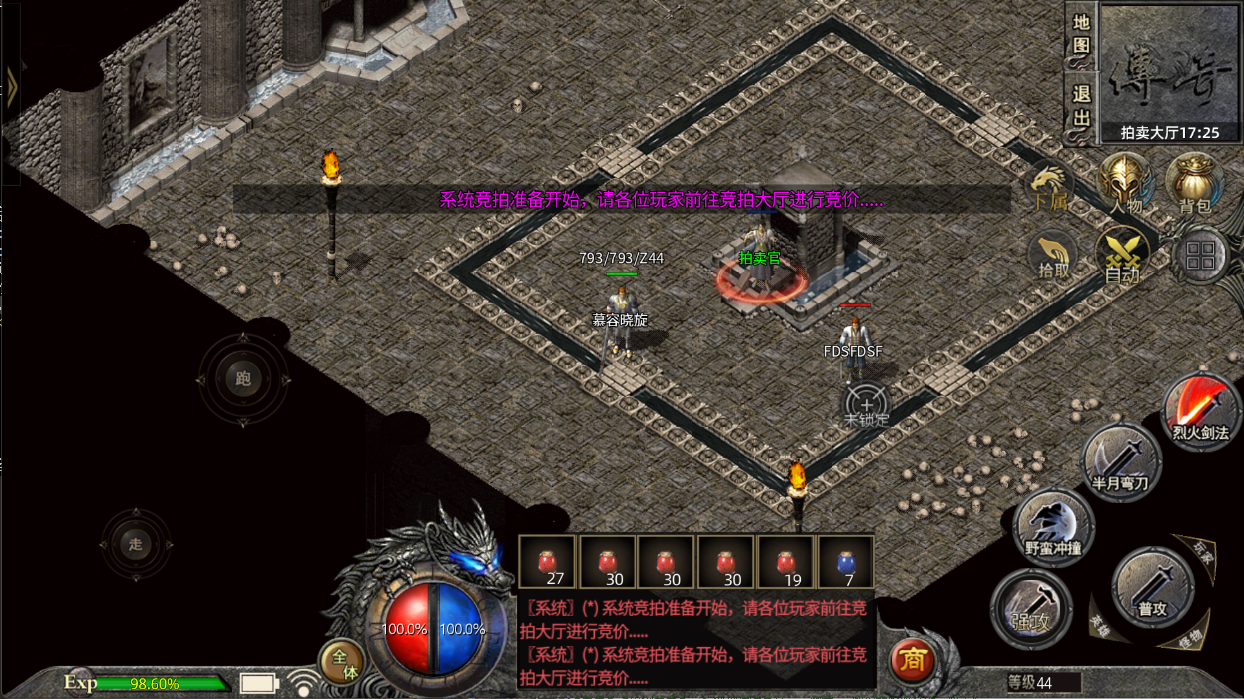
Task: Trigger the 强攻 attack button
Action: pyautogui.click(x=1031, y=608)
